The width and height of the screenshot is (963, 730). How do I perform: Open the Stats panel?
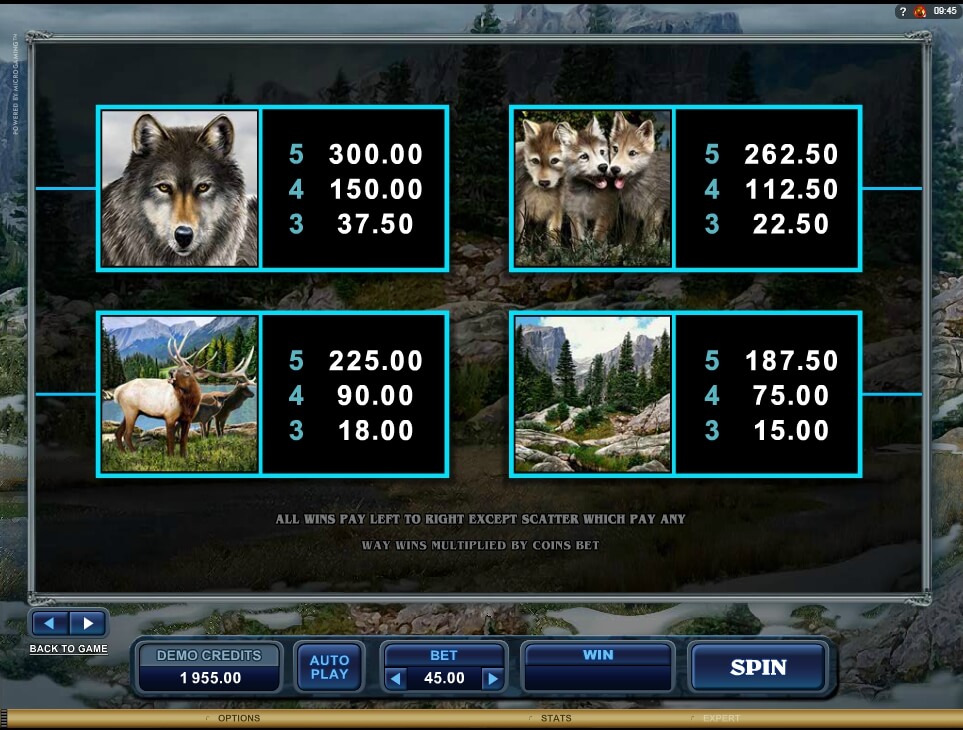click(x=555, y=718)
